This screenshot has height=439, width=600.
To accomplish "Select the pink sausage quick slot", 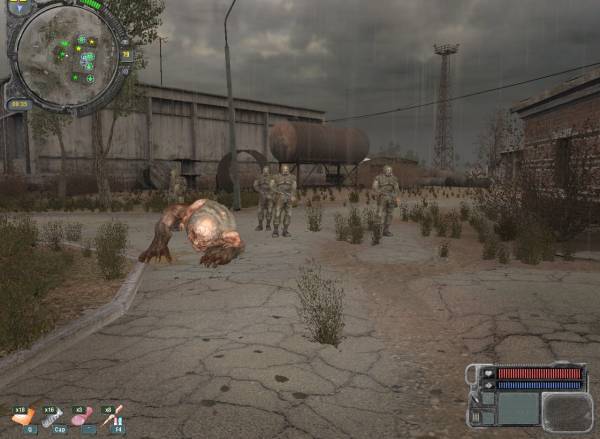I will click(84, 417).
